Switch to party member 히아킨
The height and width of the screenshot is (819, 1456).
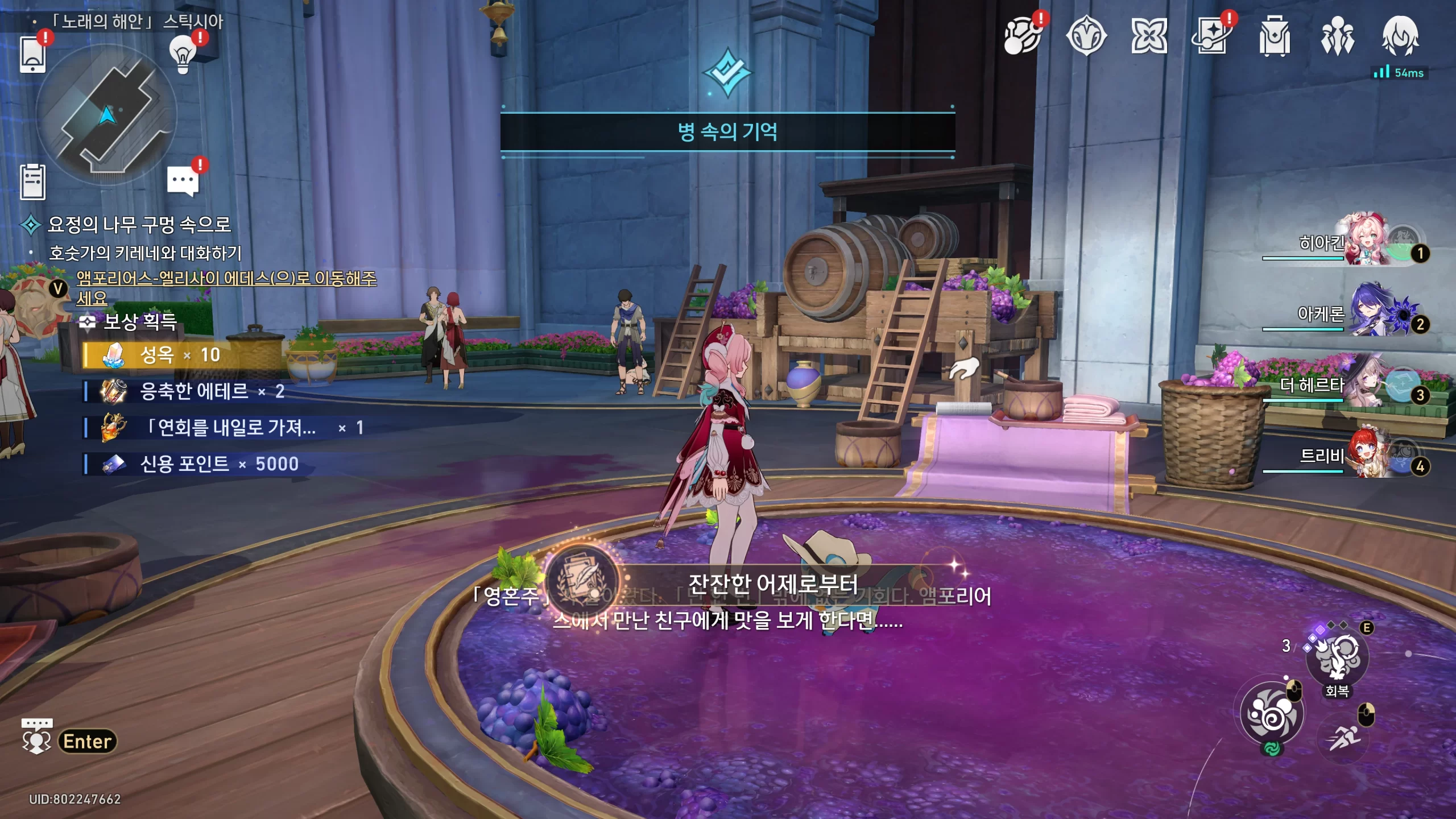coord(1365,241)
